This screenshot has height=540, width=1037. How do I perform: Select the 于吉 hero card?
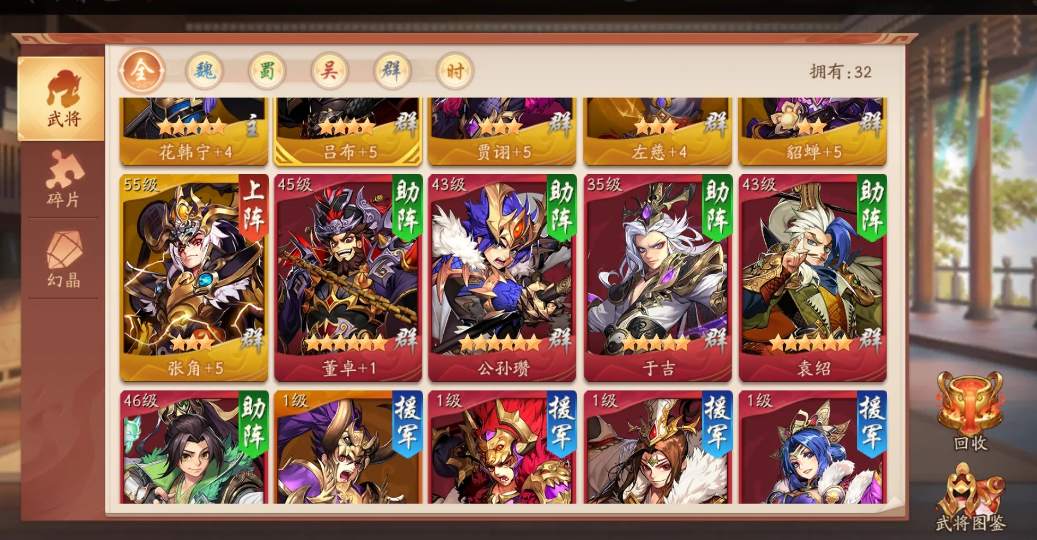pos(657,278)
